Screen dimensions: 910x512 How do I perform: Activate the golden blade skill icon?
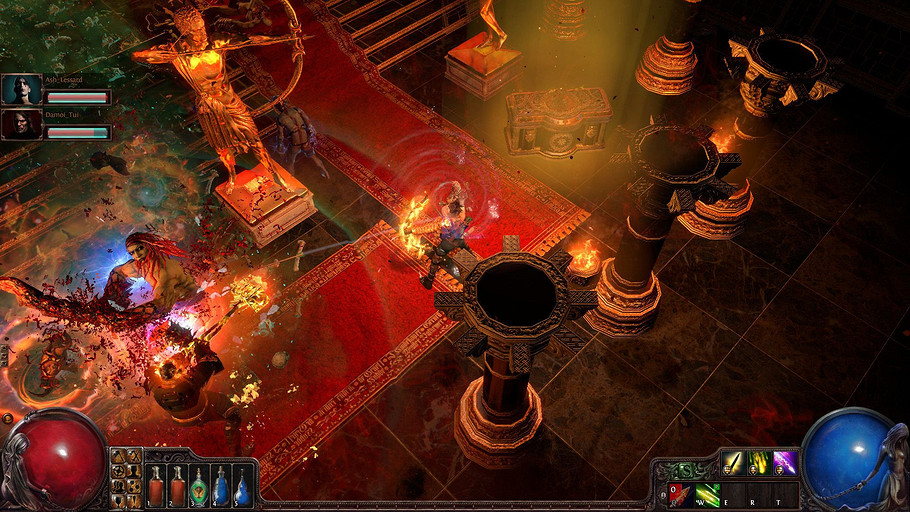pyautogui.click(x=733, y=463)
